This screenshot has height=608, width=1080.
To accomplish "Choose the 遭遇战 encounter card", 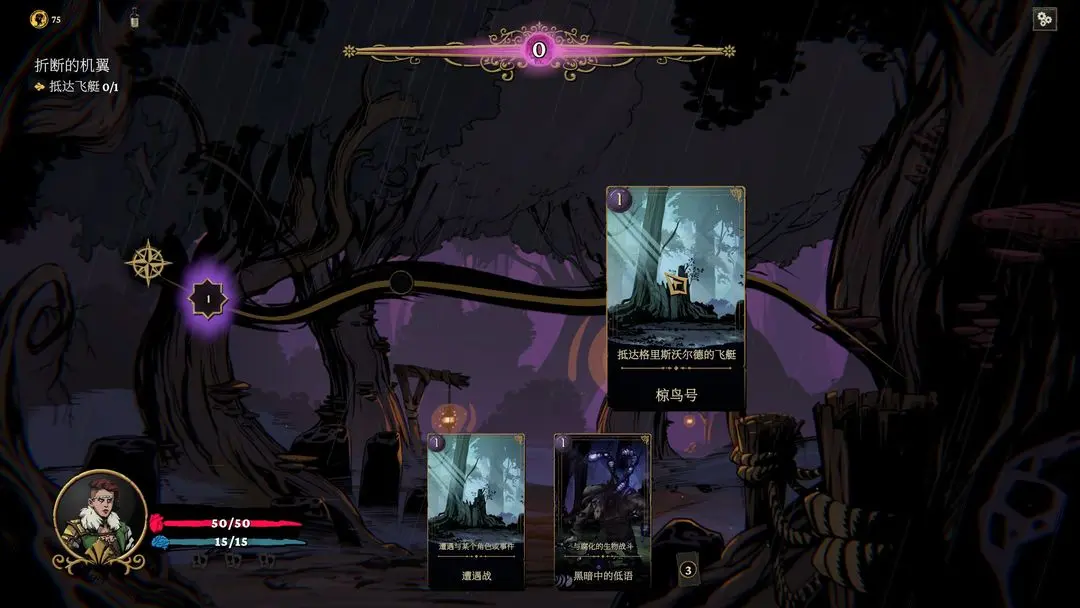I will 476,509.
